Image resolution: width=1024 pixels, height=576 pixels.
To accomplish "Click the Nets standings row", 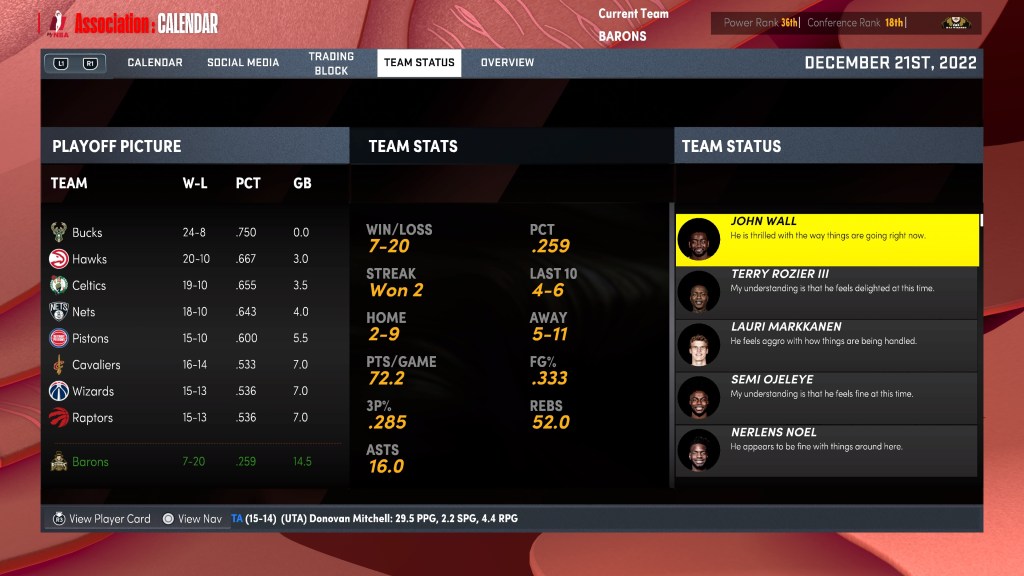I will [190, 312].
